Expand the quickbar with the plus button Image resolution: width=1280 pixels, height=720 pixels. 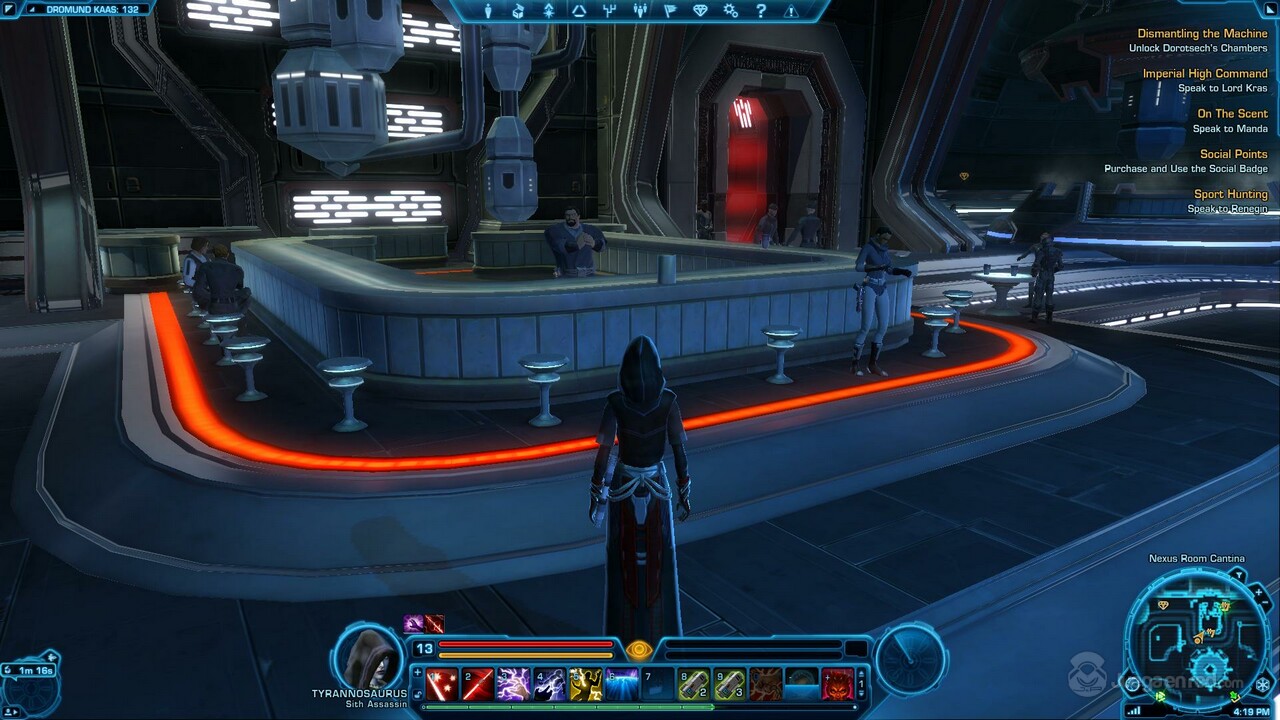[418, 671]
